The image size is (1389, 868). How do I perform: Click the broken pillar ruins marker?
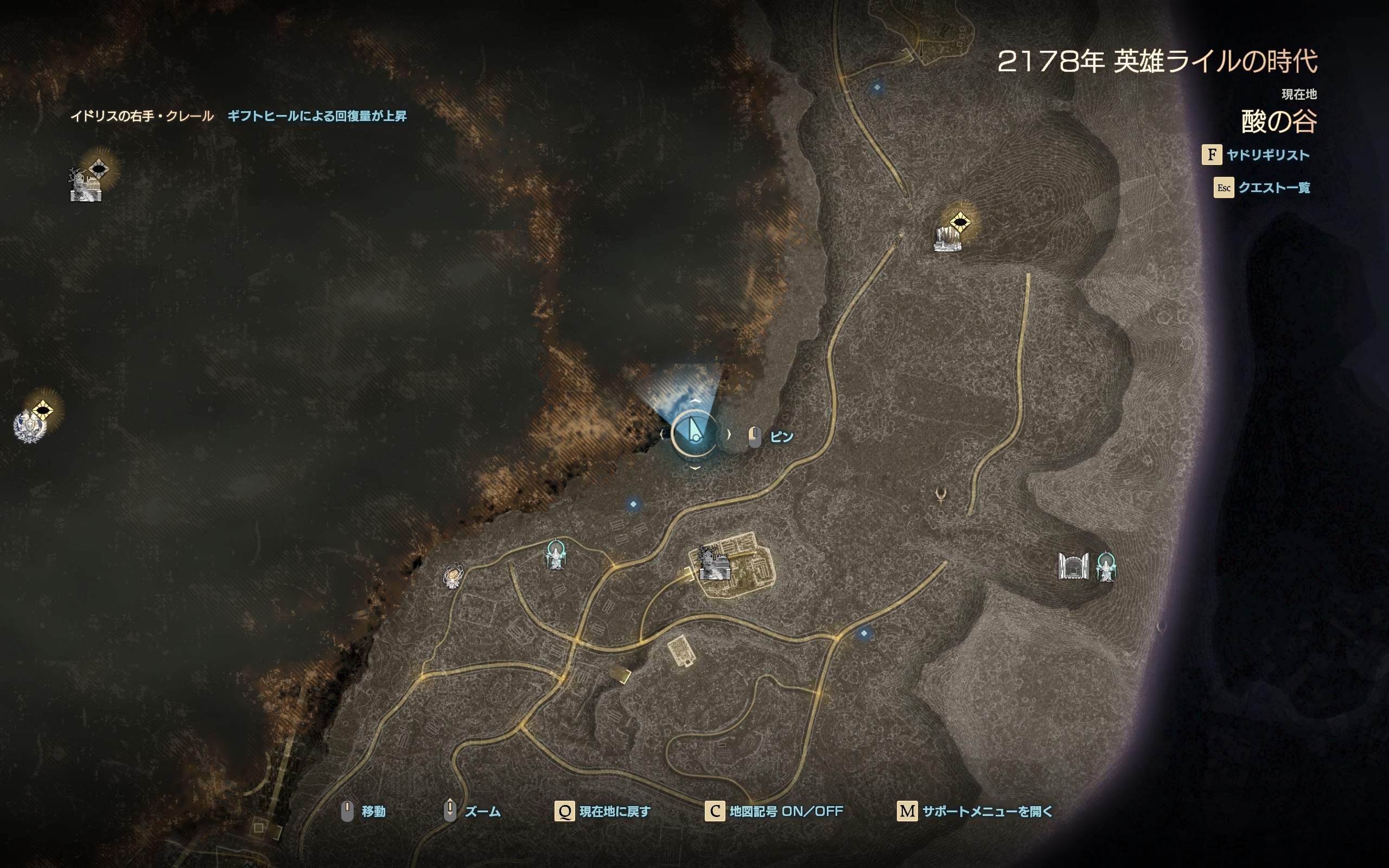(x=947, y=239)
